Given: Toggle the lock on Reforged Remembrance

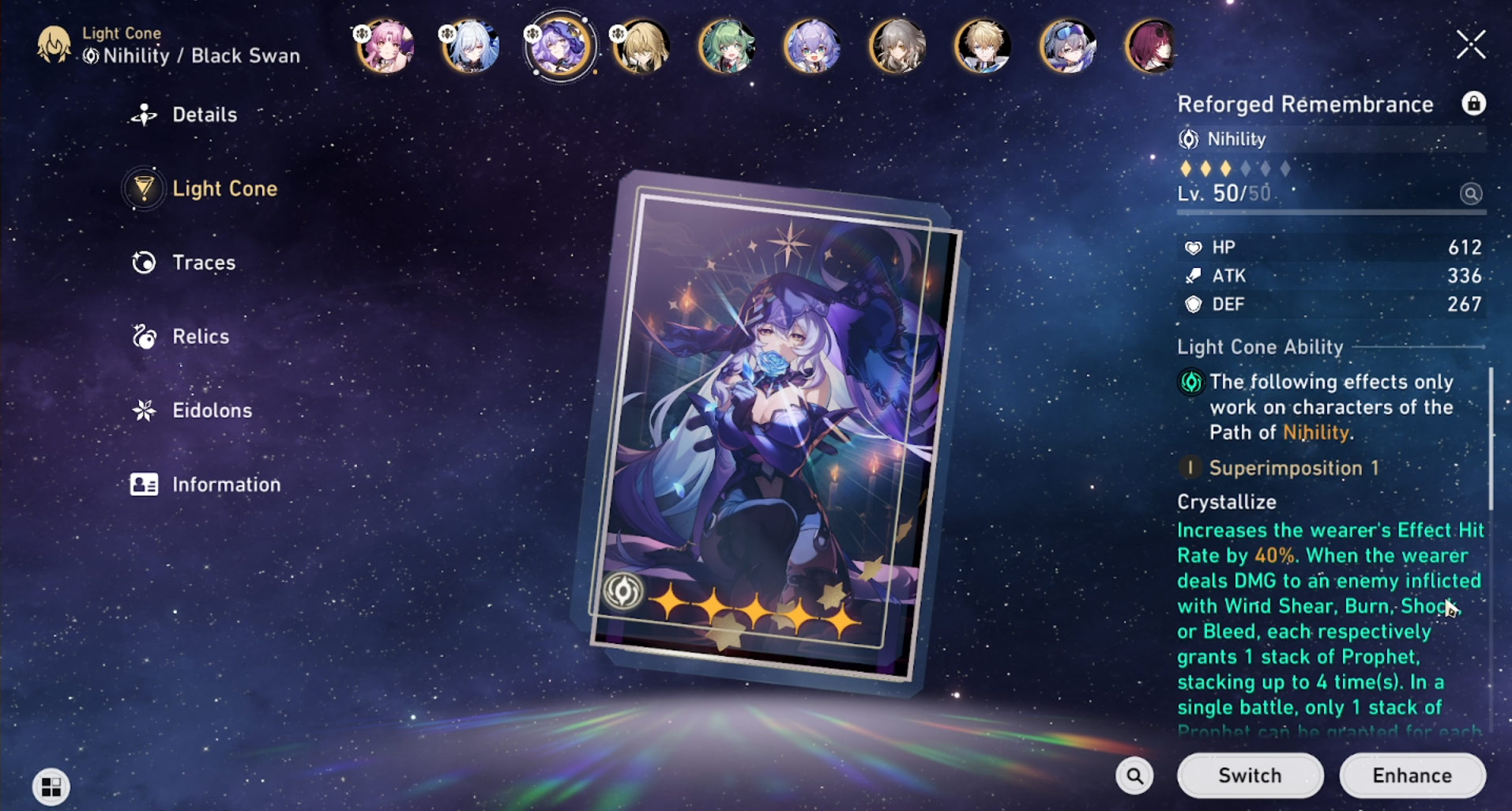Looking at the screenshot, I should pos(1473,104).
